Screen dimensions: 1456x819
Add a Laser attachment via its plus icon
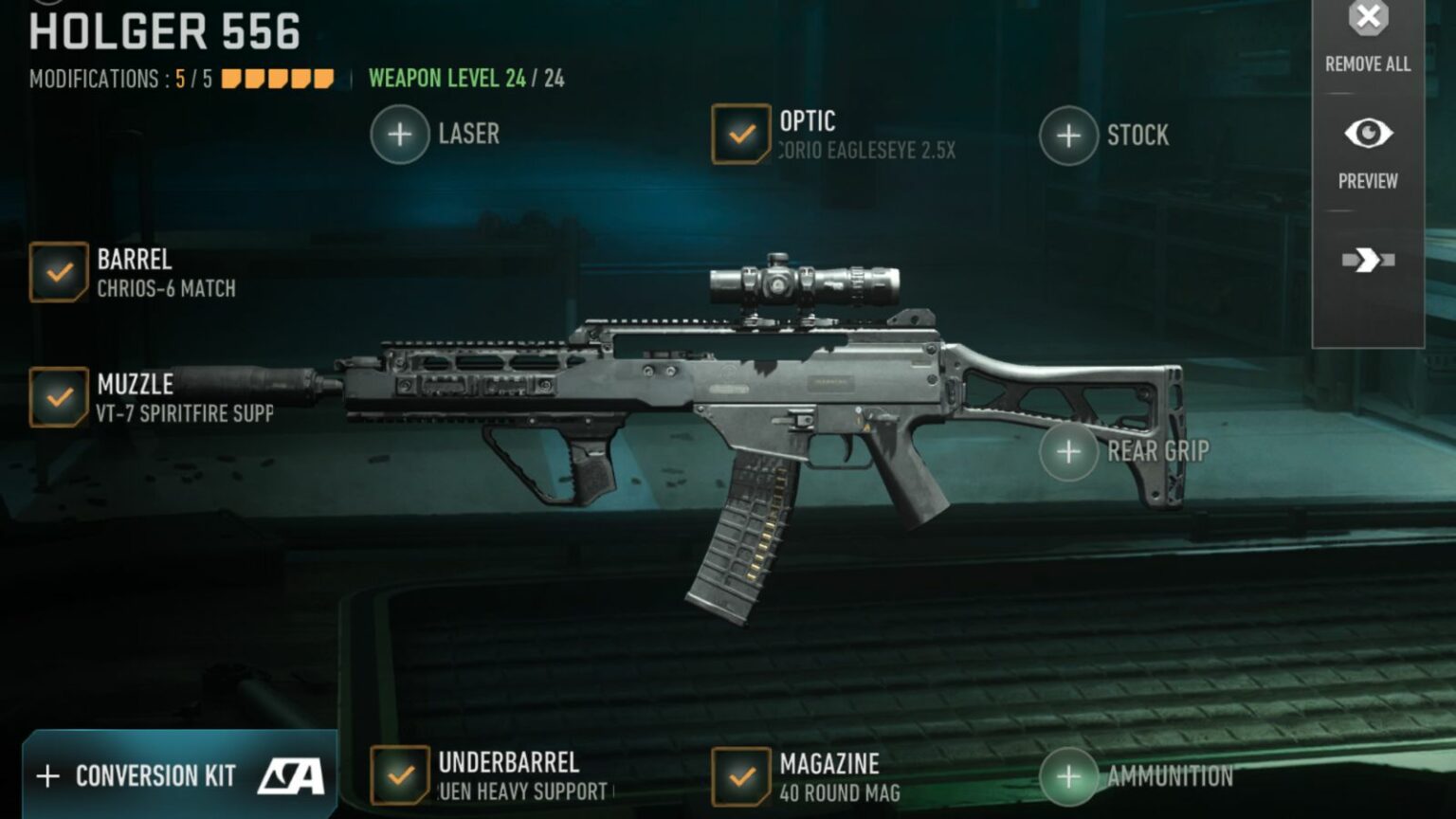click(x=399, y=134)
